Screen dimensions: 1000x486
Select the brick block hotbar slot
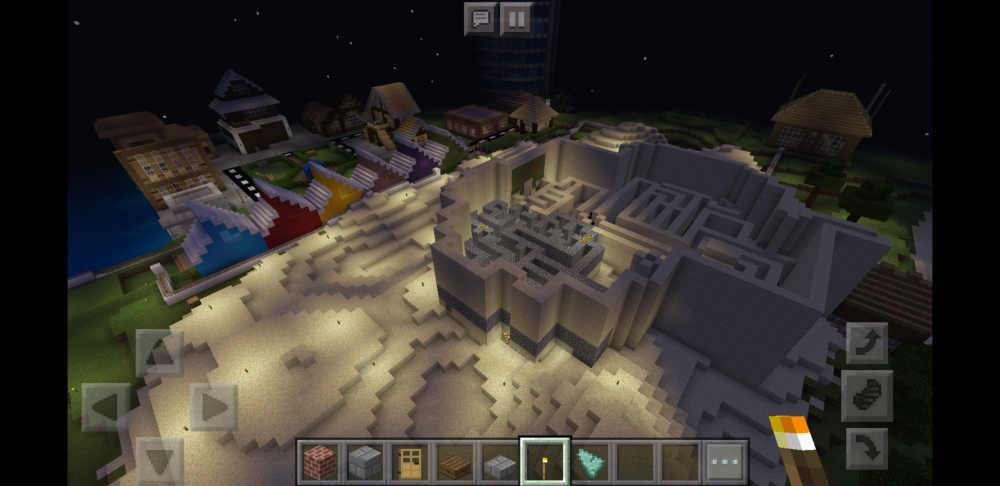click(x=321, y=462)
